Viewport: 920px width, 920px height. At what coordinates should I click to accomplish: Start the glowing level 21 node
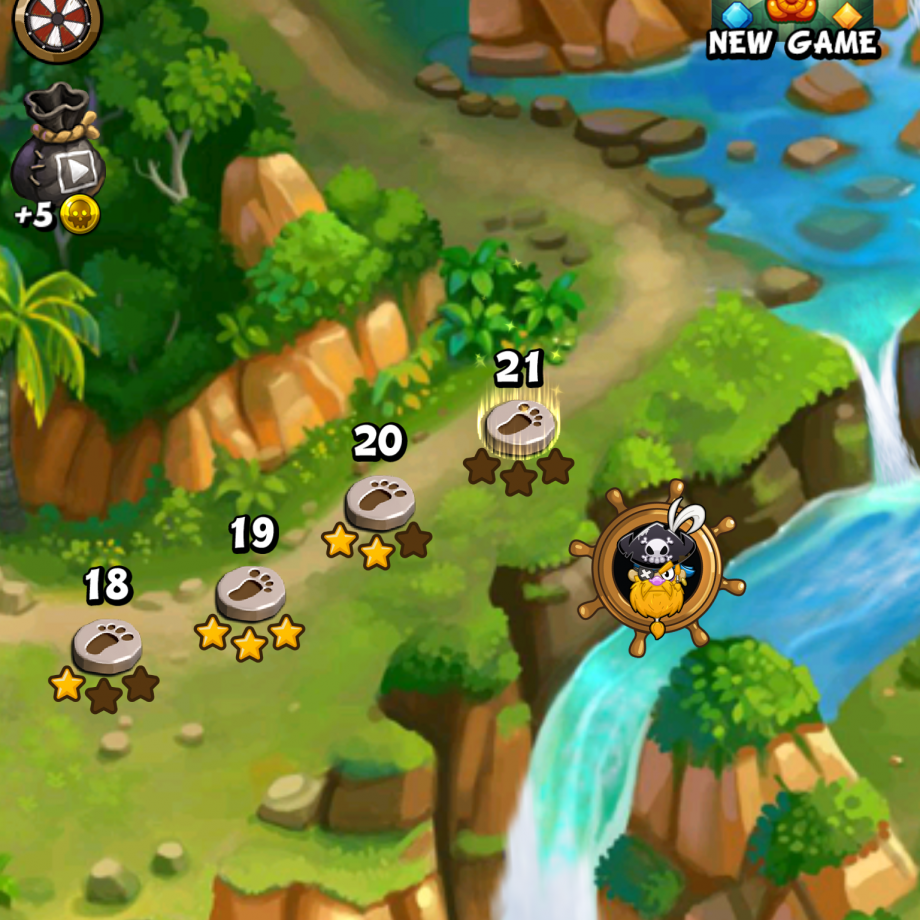(x=519, y=427)
